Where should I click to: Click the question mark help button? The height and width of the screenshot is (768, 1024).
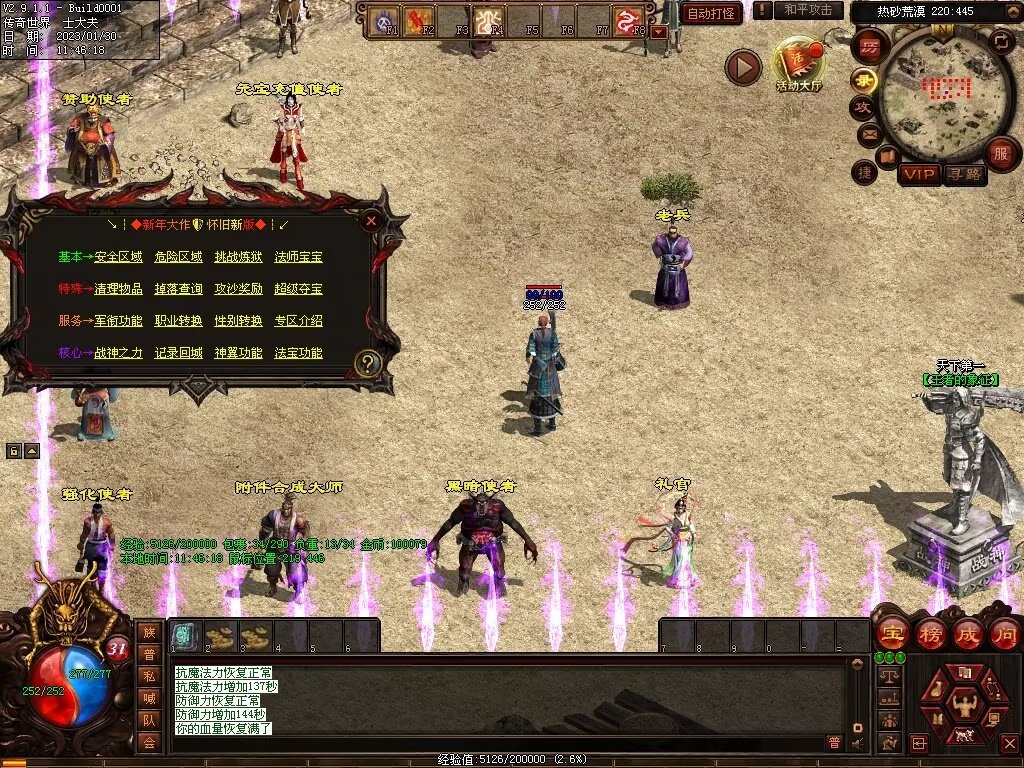pyautogui.click(x=368, y=363)
